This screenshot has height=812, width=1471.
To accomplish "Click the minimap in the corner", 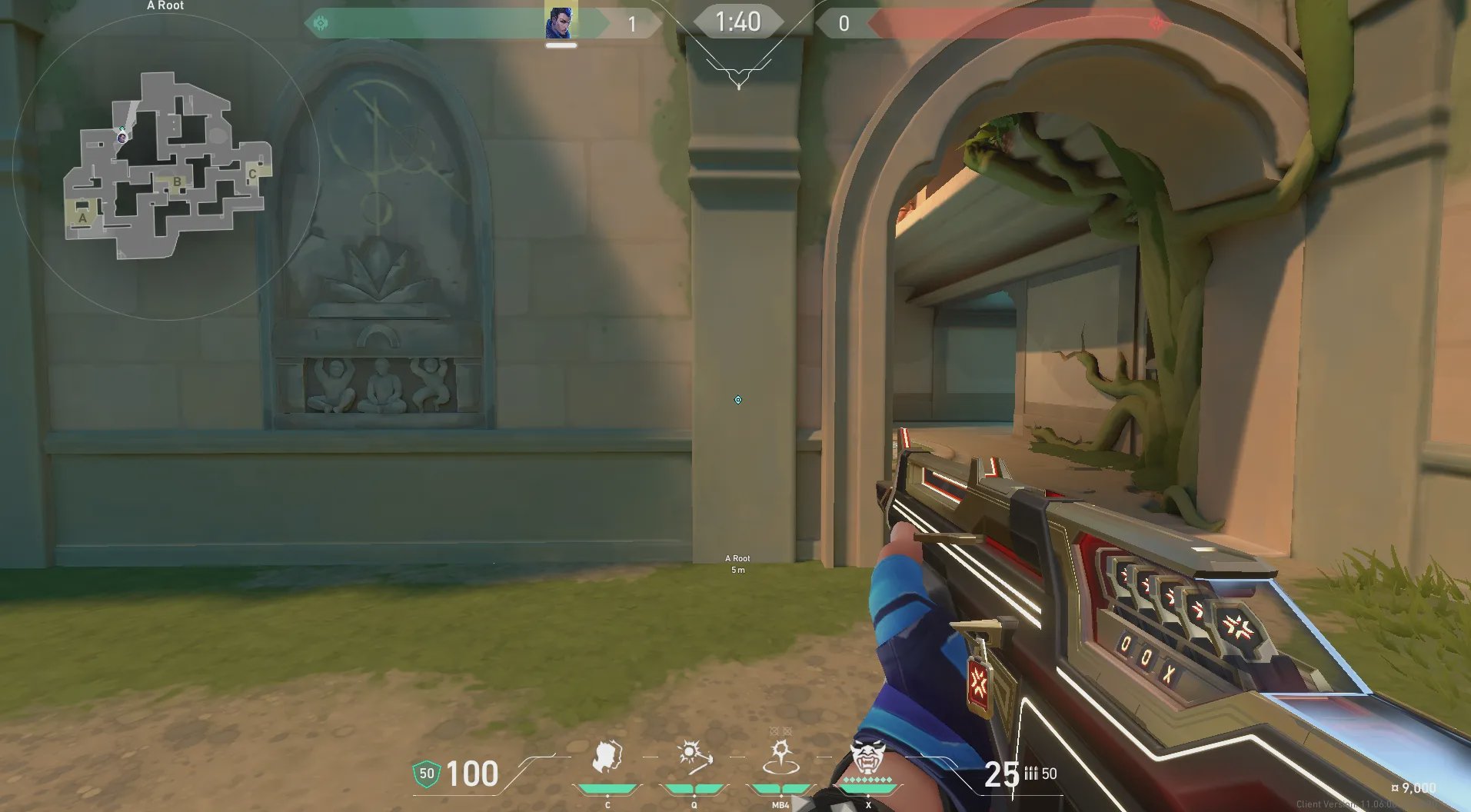I will [x=166, y=165].
